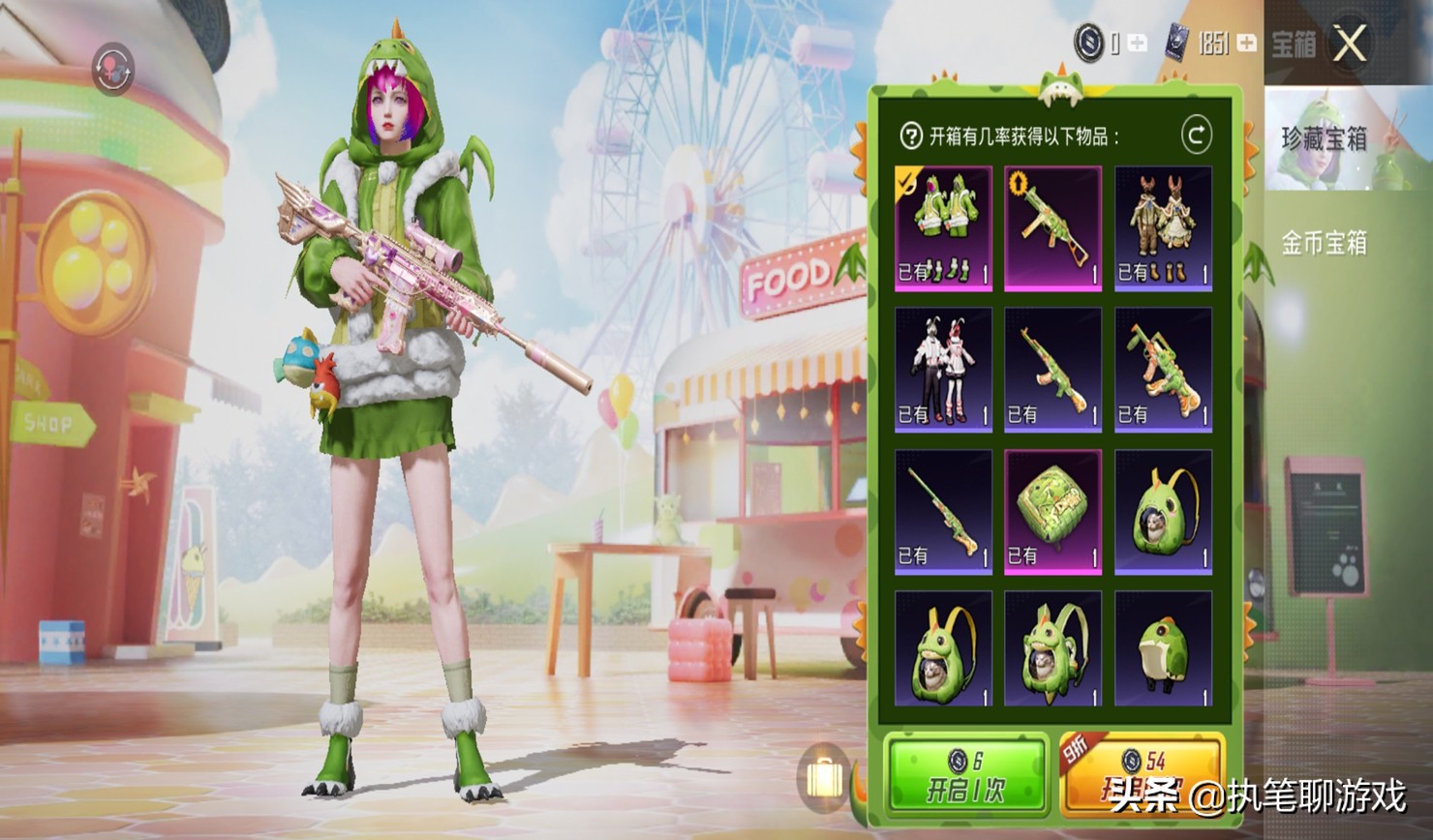Buy the discounted 54-coin multi-open

click(1143, 776)
